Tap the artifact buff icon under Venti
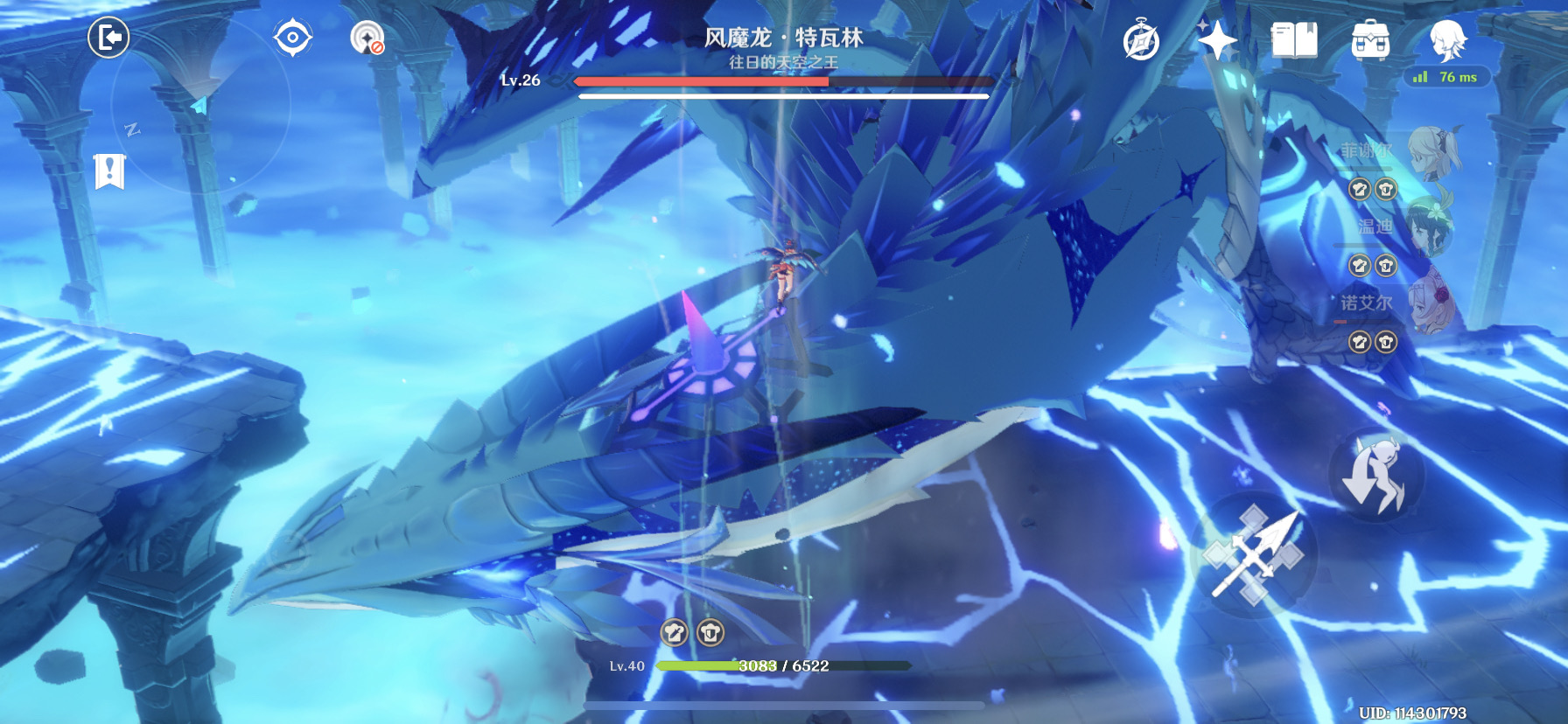Screen dimensions: 1568x724 pyautogui.click(x=1359, y=266)
